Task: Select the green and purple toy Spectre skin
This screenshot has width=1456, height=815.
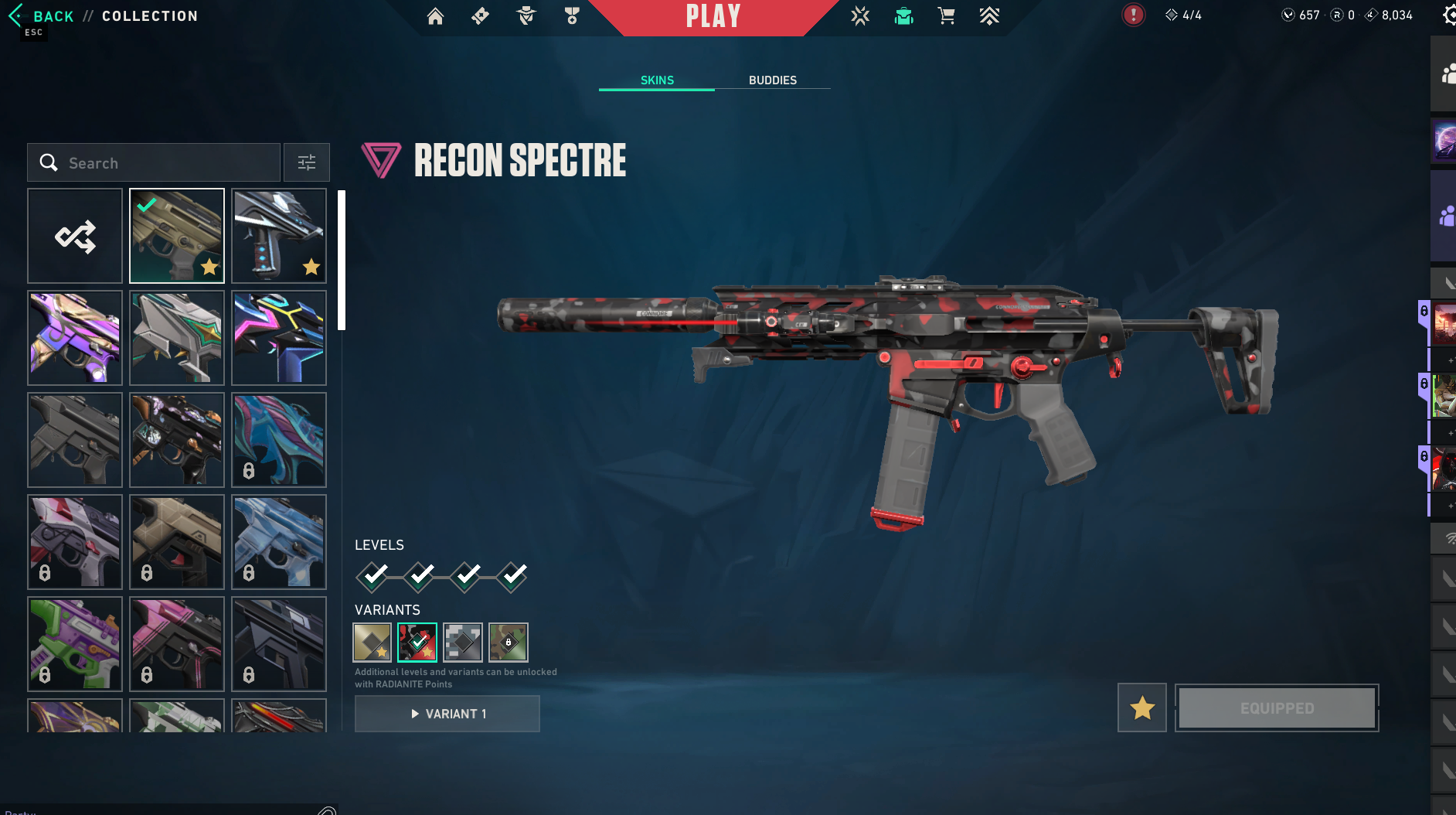Action: point(75,643)
